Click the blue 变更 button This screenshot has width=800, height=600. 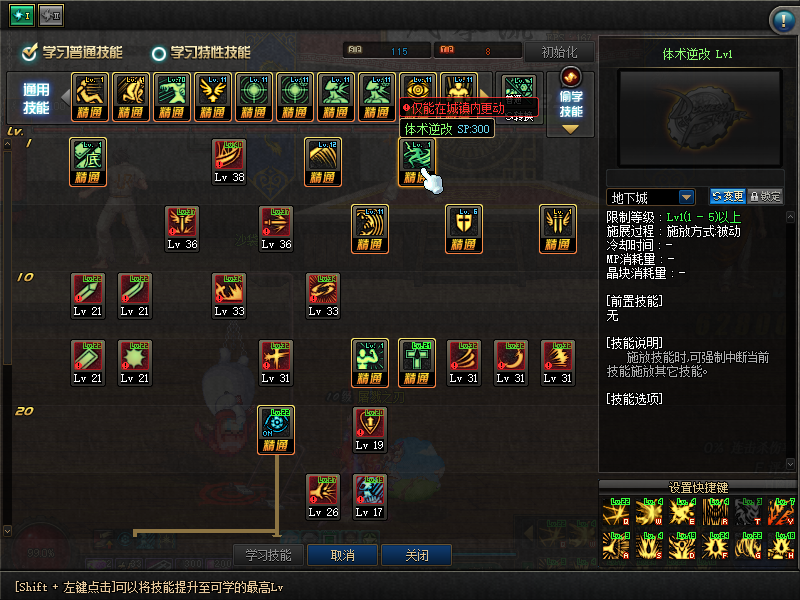coord(727,197)
